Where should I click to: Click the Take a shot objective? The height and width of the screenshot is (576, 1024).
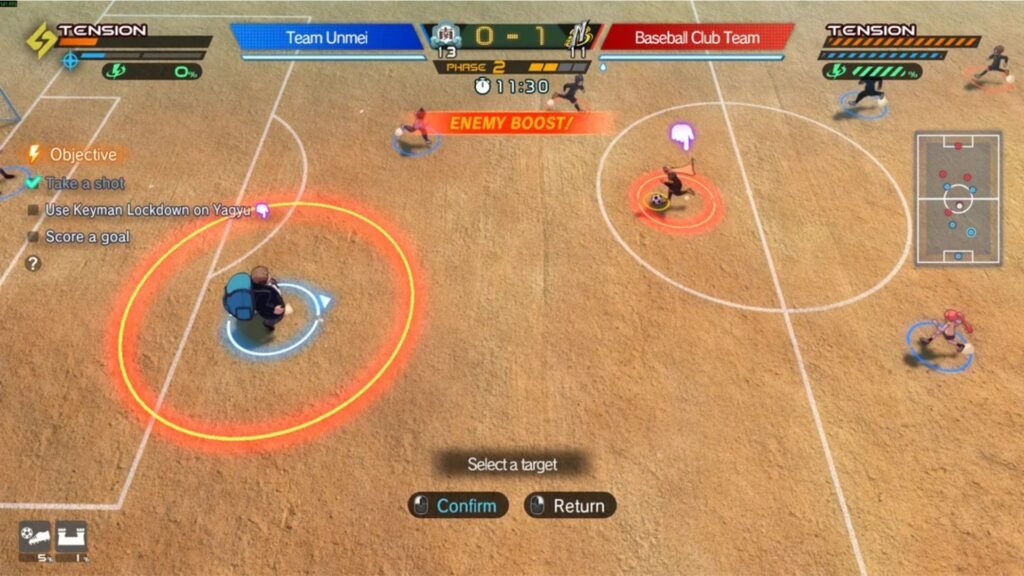(85, 183)
